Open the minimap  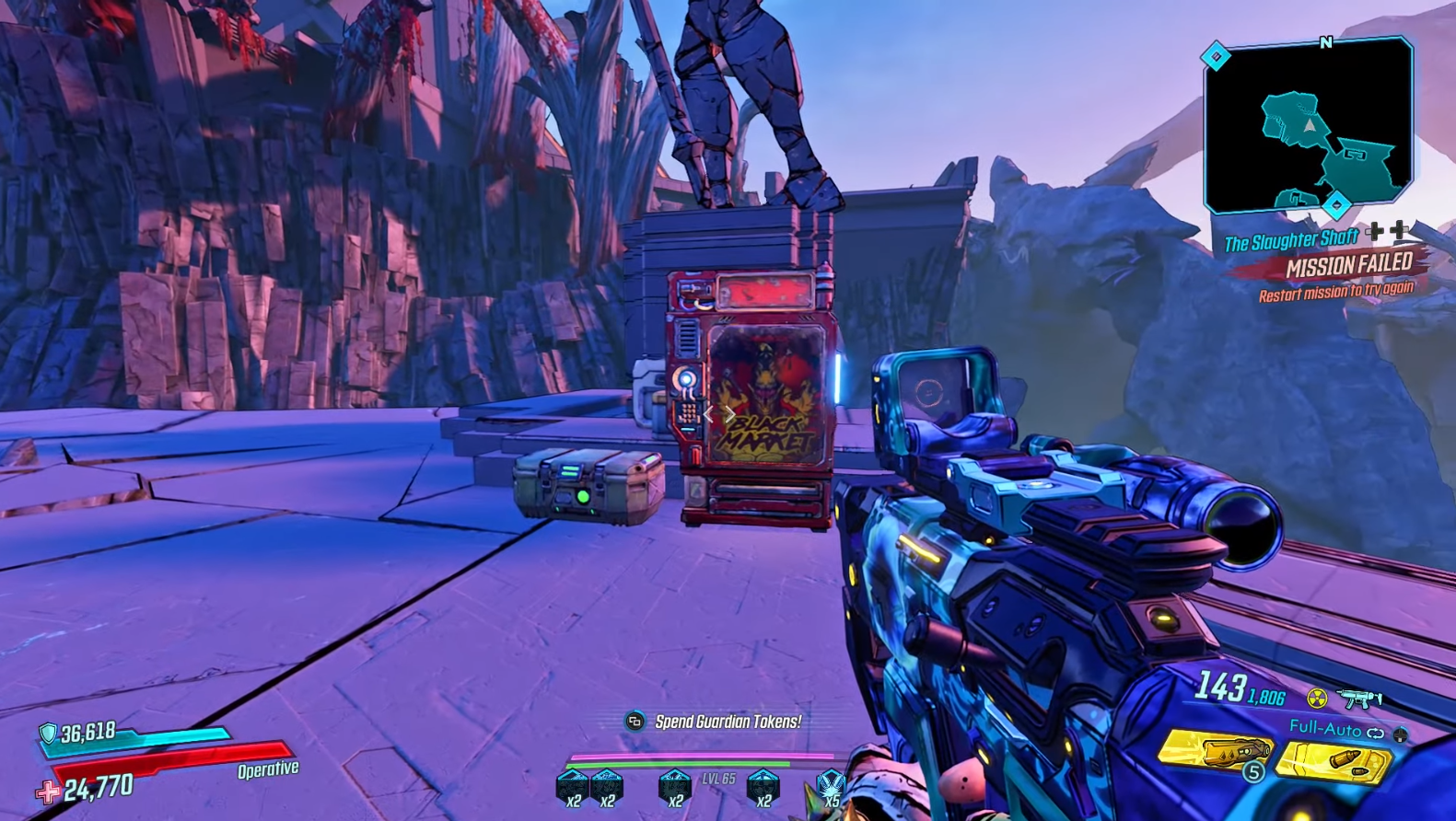(x=1309, y=126)
